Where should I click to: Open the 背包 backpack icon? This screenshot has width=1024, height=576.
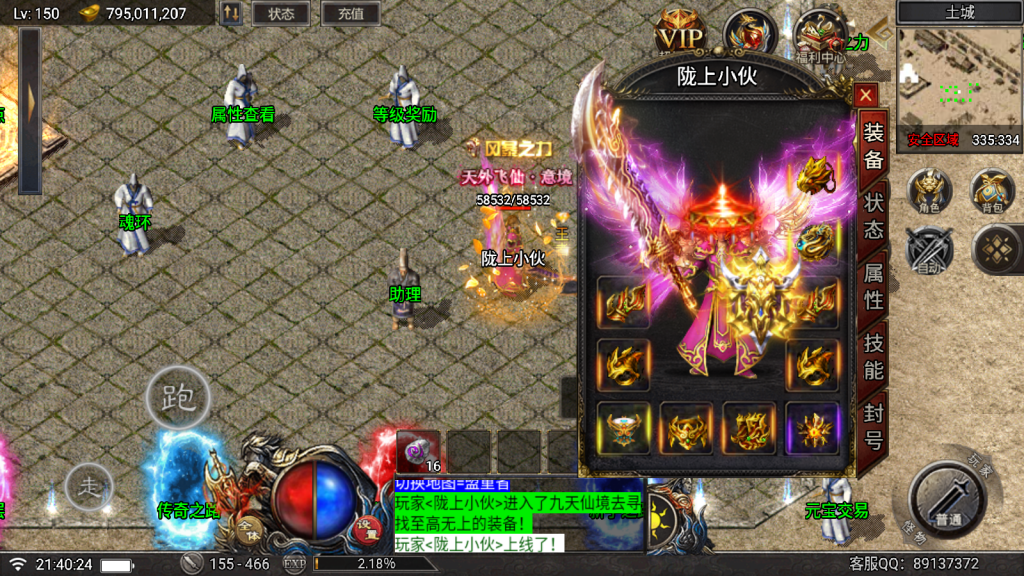click(992, 190)
